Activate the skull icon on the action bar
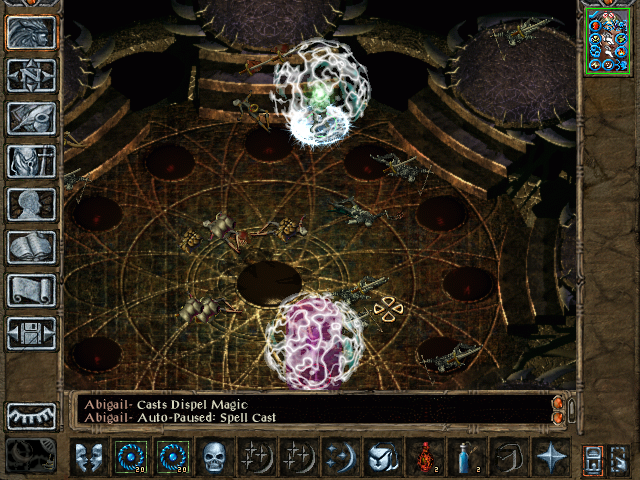 click(214, 457)
